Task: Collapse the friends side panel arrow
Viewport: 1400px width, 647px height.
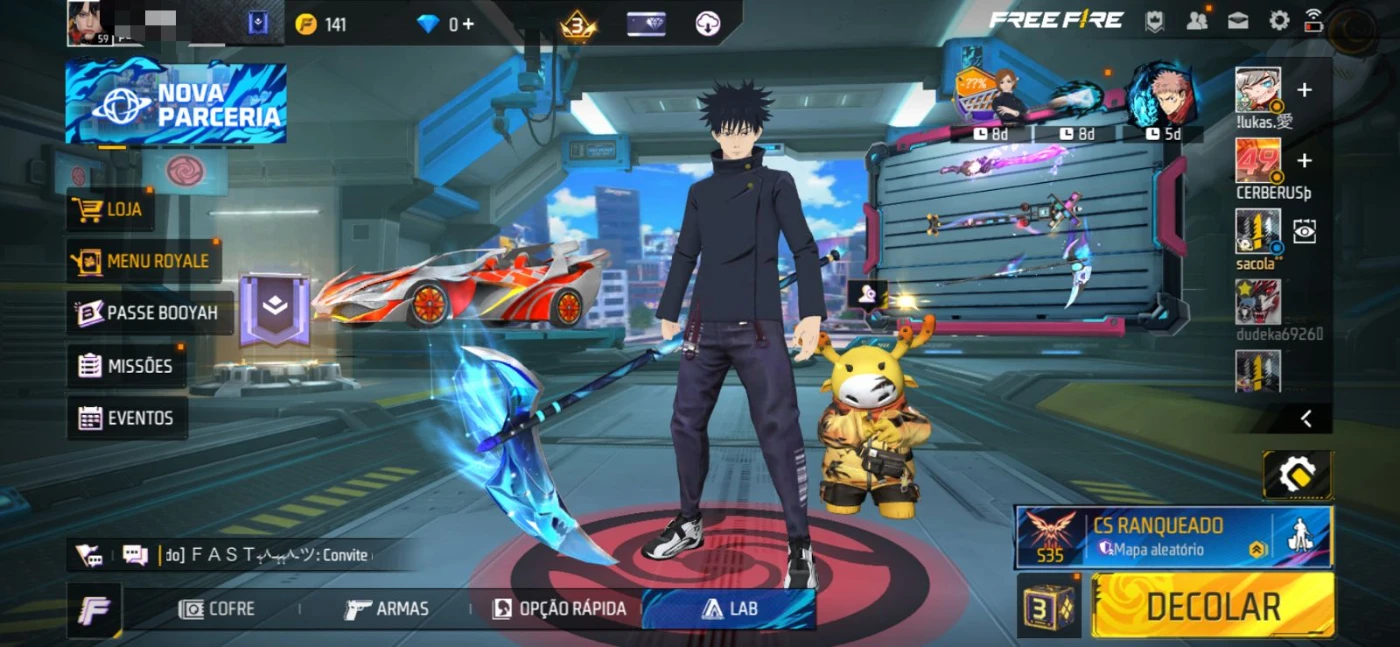Action: 1305,419
